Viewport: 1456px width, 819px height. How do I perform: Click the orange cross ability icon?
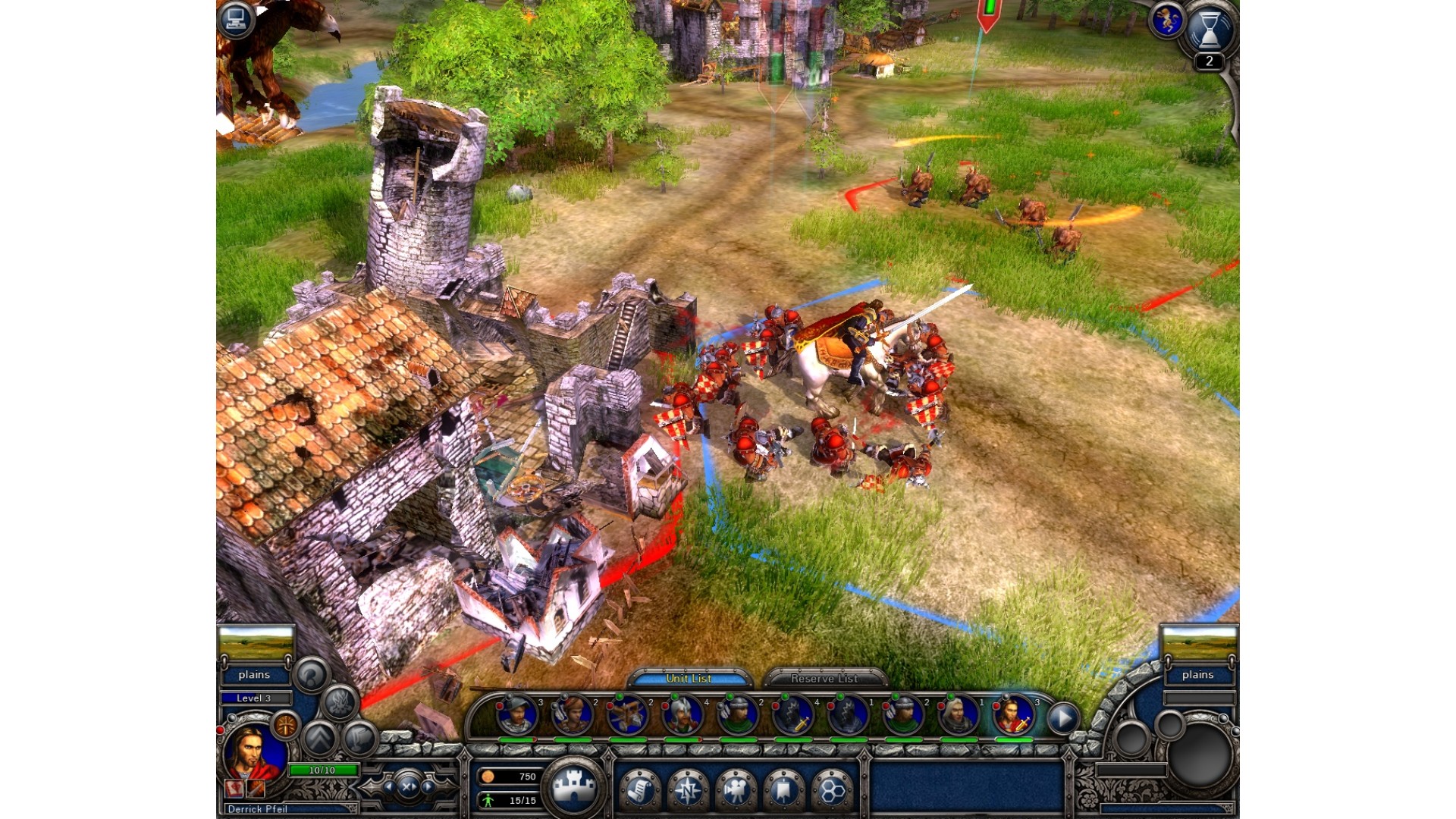pos(285,726)
